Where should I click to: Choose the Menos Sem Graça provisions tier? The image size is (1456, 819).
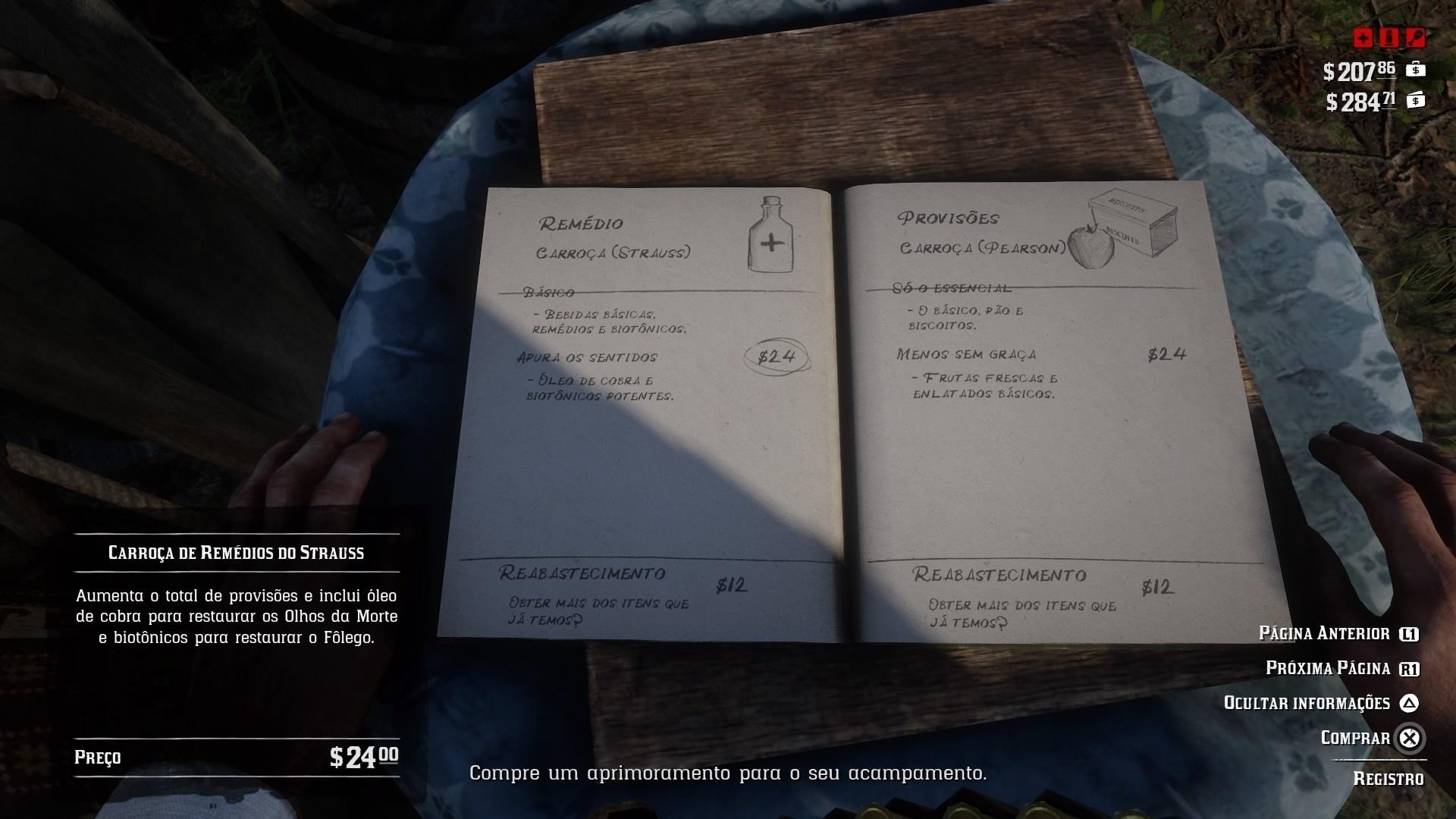click(x=968, y=353)
